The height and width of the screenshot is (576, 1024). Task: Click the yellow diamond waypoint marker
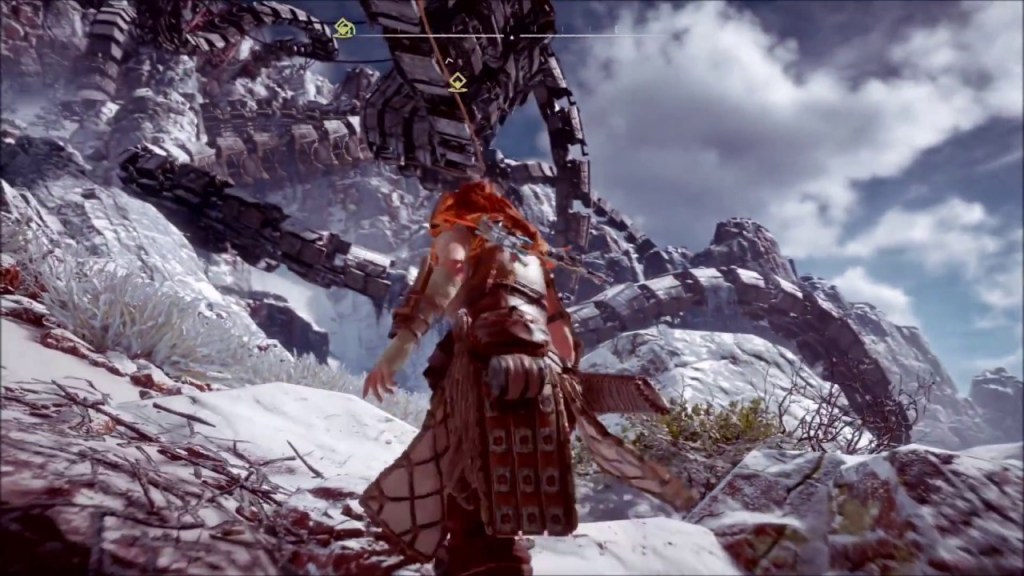(x=457, y=82)
